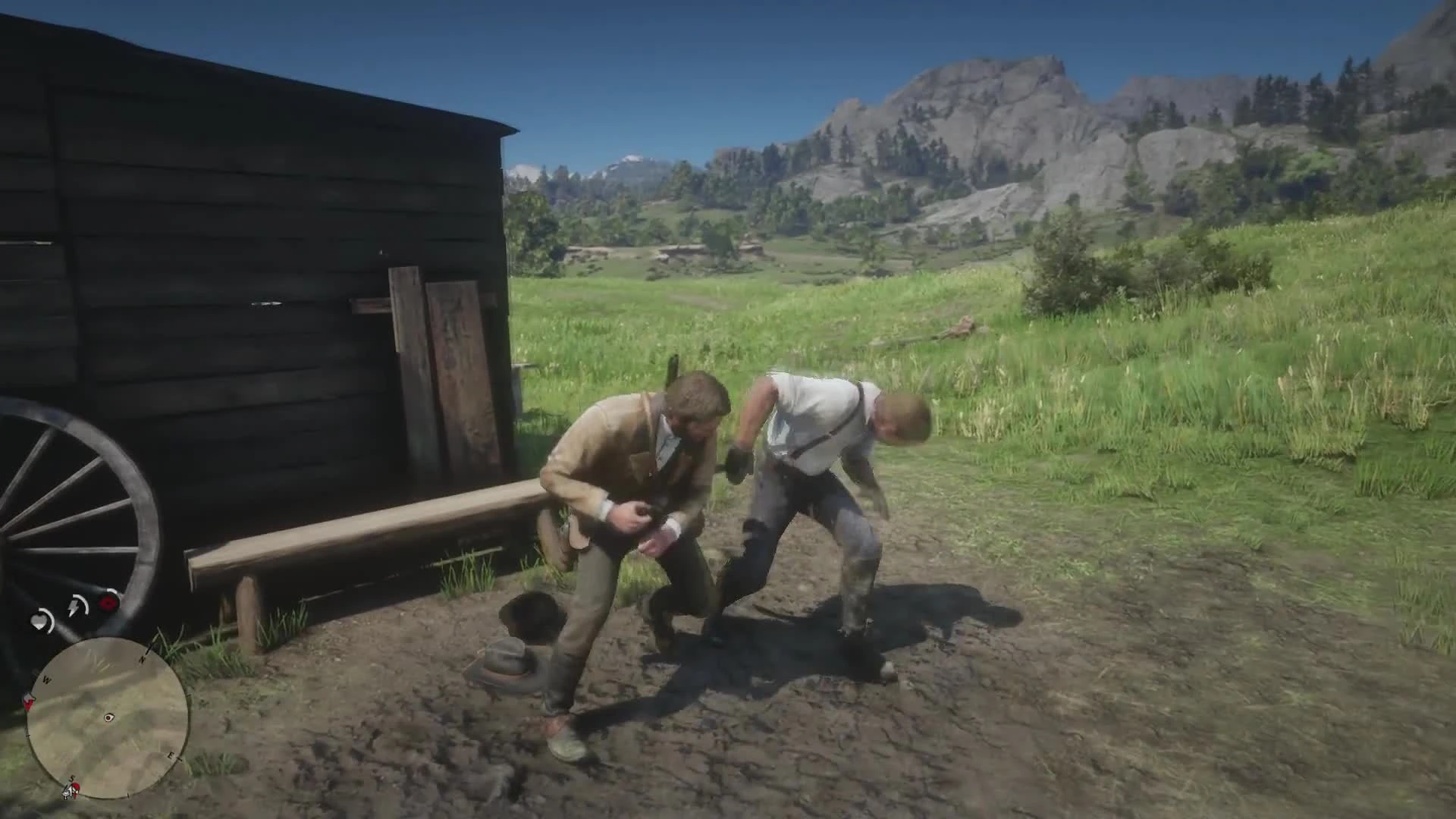Click the camp icon near the minimap's south edge
The image size is (1456, 819).
pos(67,792)
